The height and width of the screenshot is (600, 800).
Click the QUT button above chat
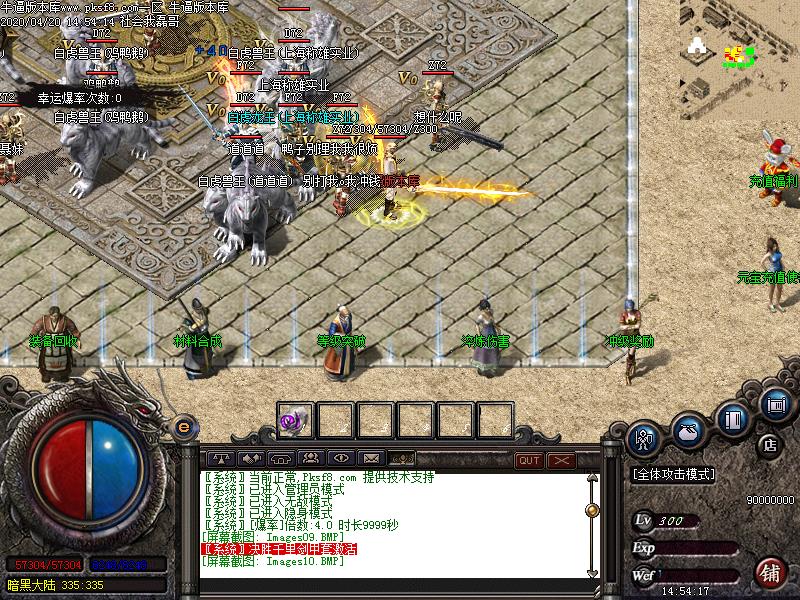coord(529,460)
